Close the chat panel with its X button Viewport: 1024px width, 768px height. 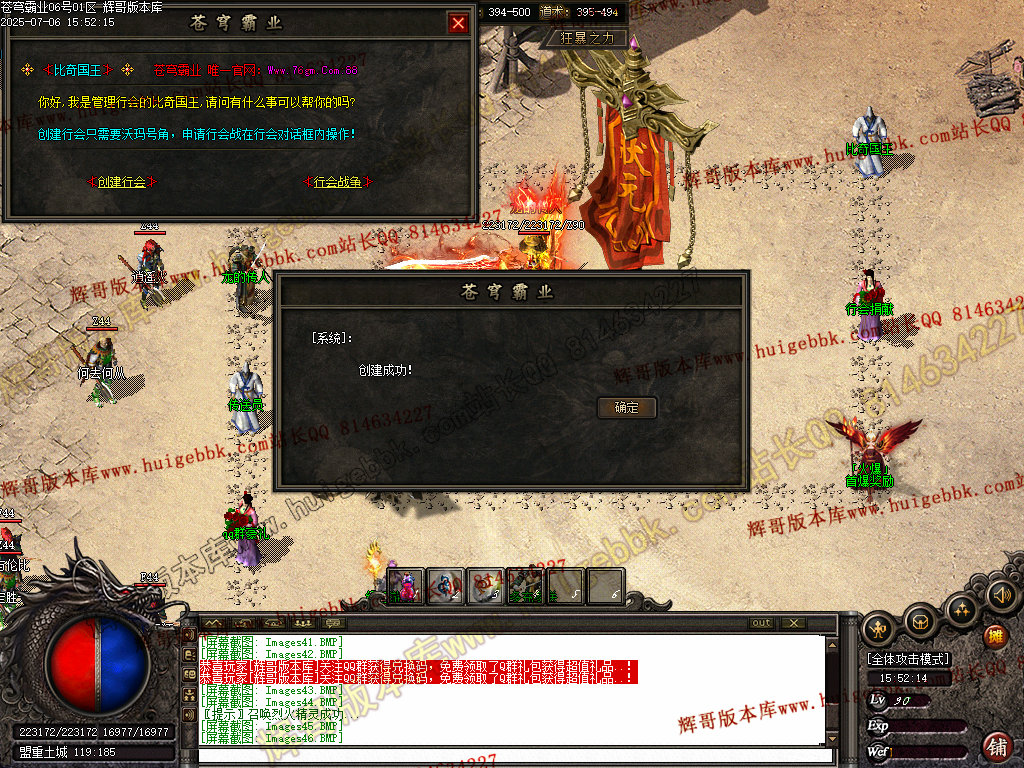point(792,623)
